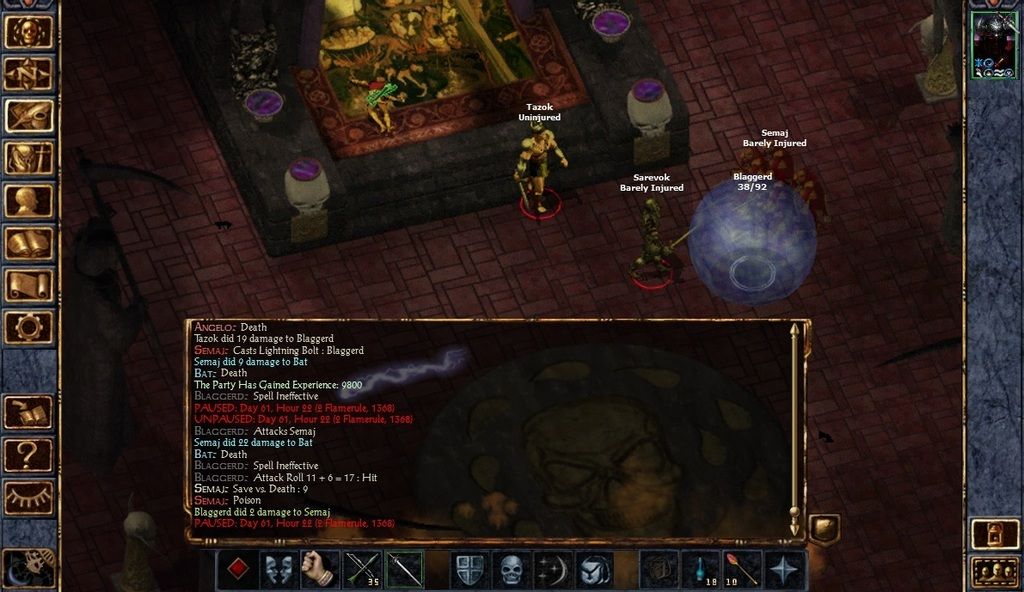1024x592 pixels.
Task: Open the inventory screen from the sidebar
Action: click(29, 158)
